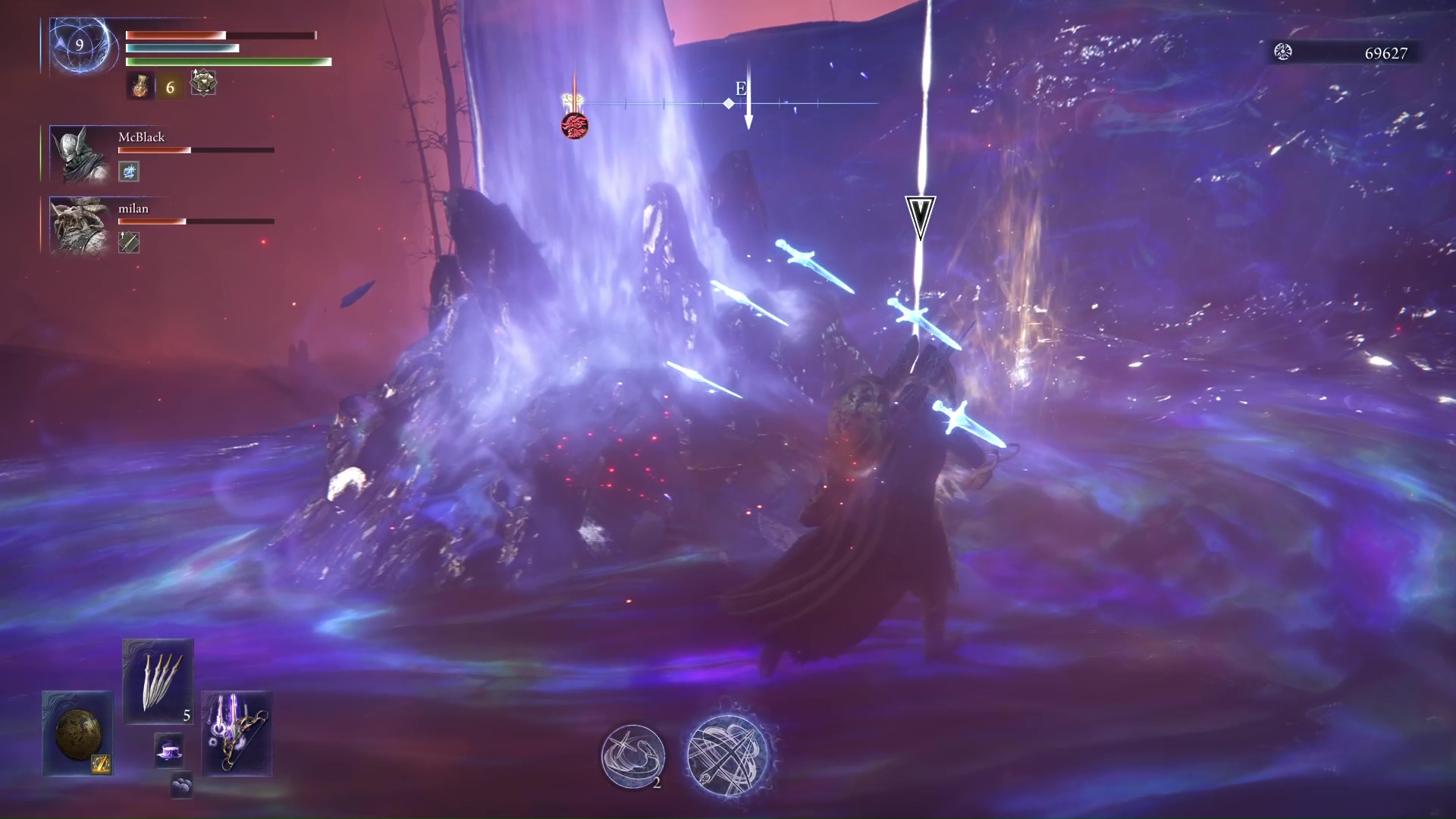Image resolution: width=1456 pixels, height=819 pixels.
Task: Click McBlack's party member portrait
Action: click(80, 154)
